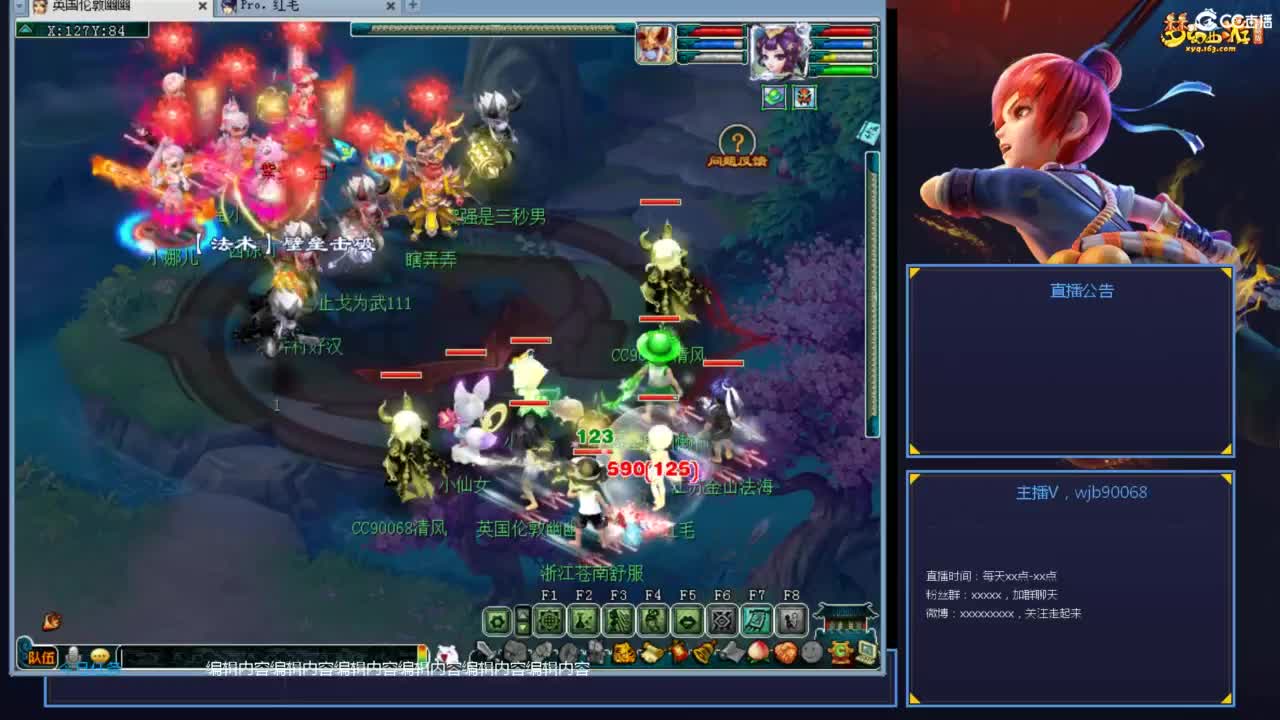Use the F7 teal scroll skill

[757, 621]
